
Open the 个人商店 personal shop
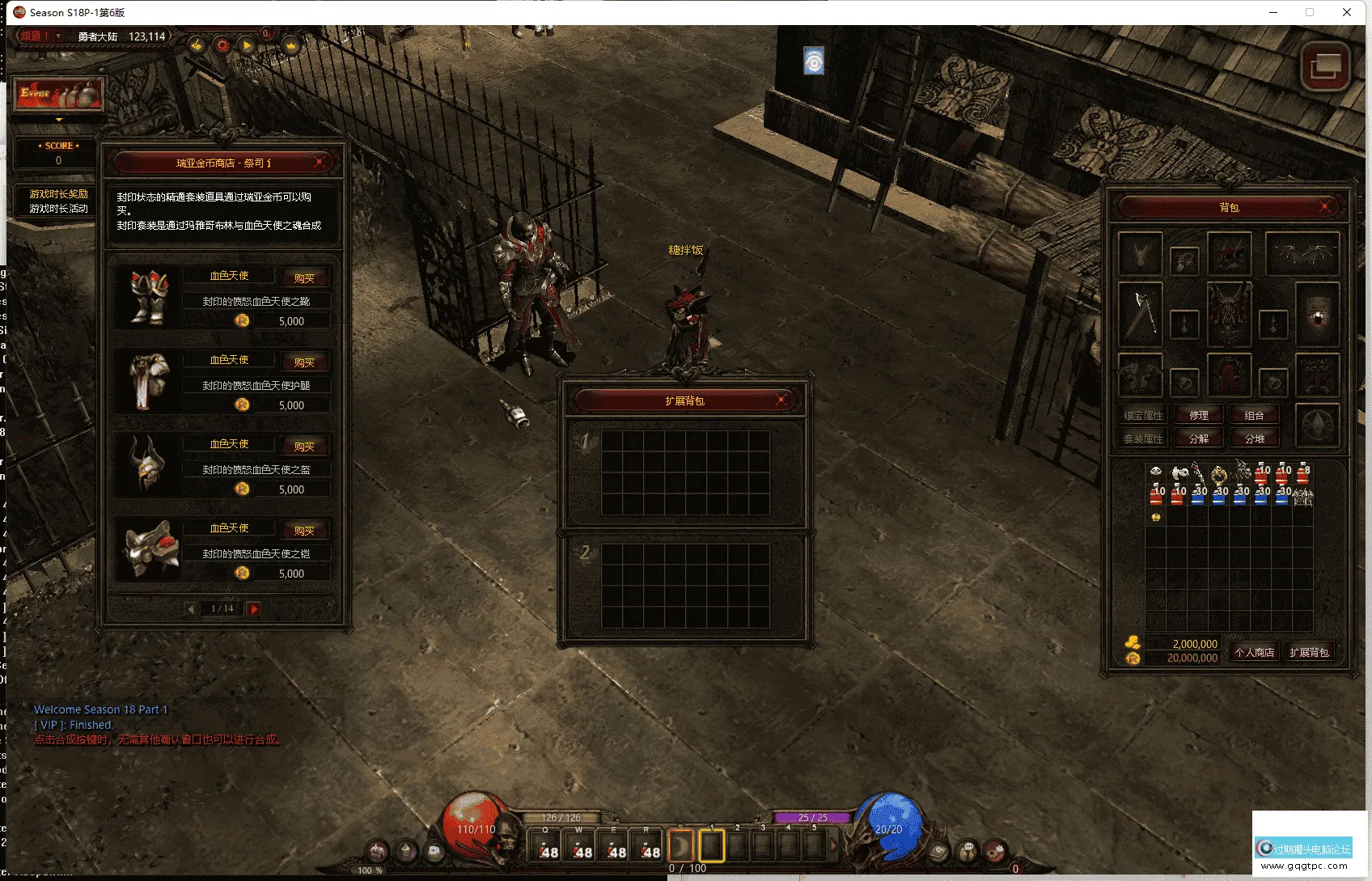[1254, 651]
